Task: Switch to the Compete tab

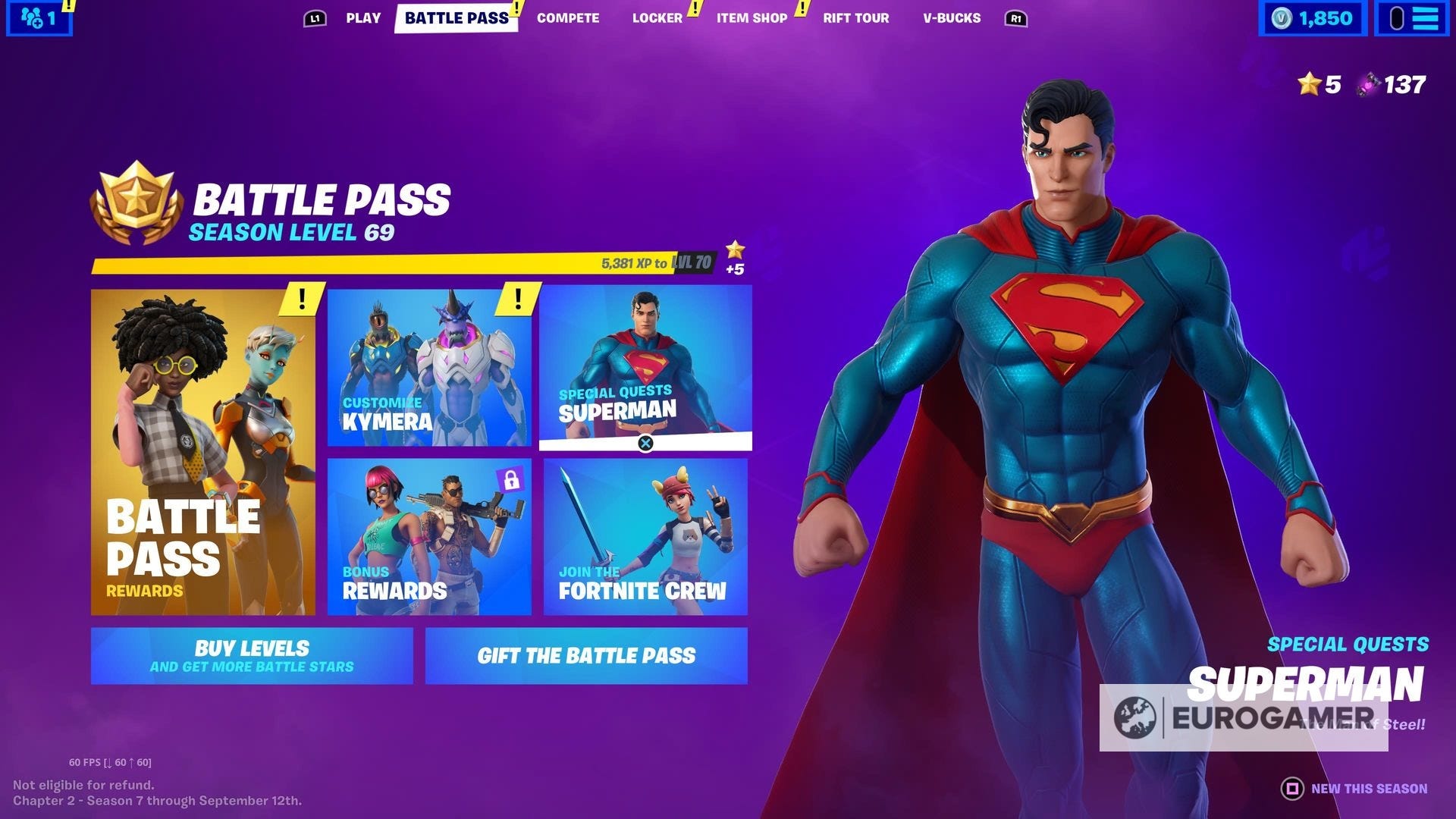Action: (x=568, y=18)
